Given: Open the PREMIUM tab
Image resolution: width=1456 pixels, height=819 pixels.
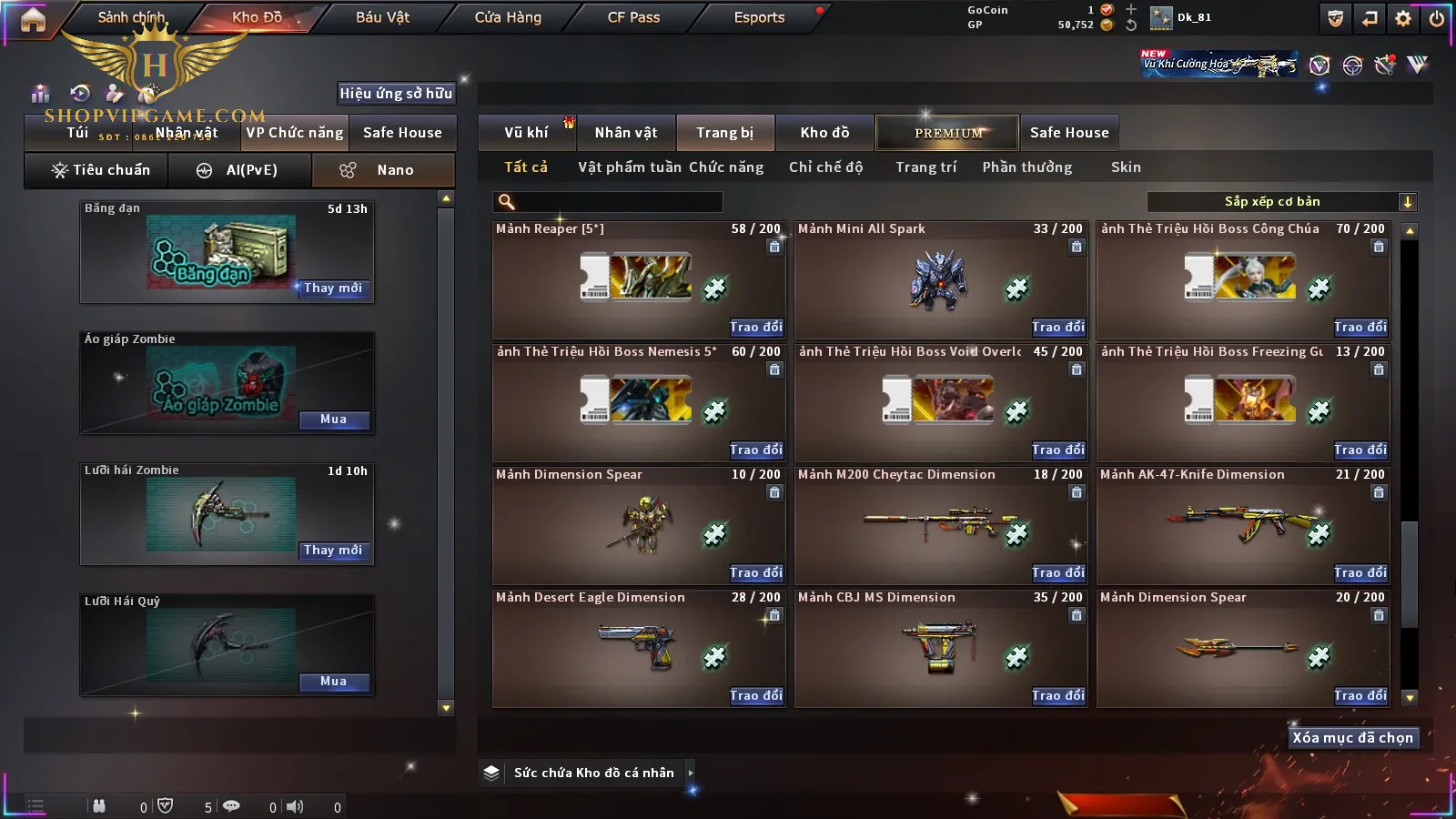Looking at the screenshot, I should click(x=948, y=133).
